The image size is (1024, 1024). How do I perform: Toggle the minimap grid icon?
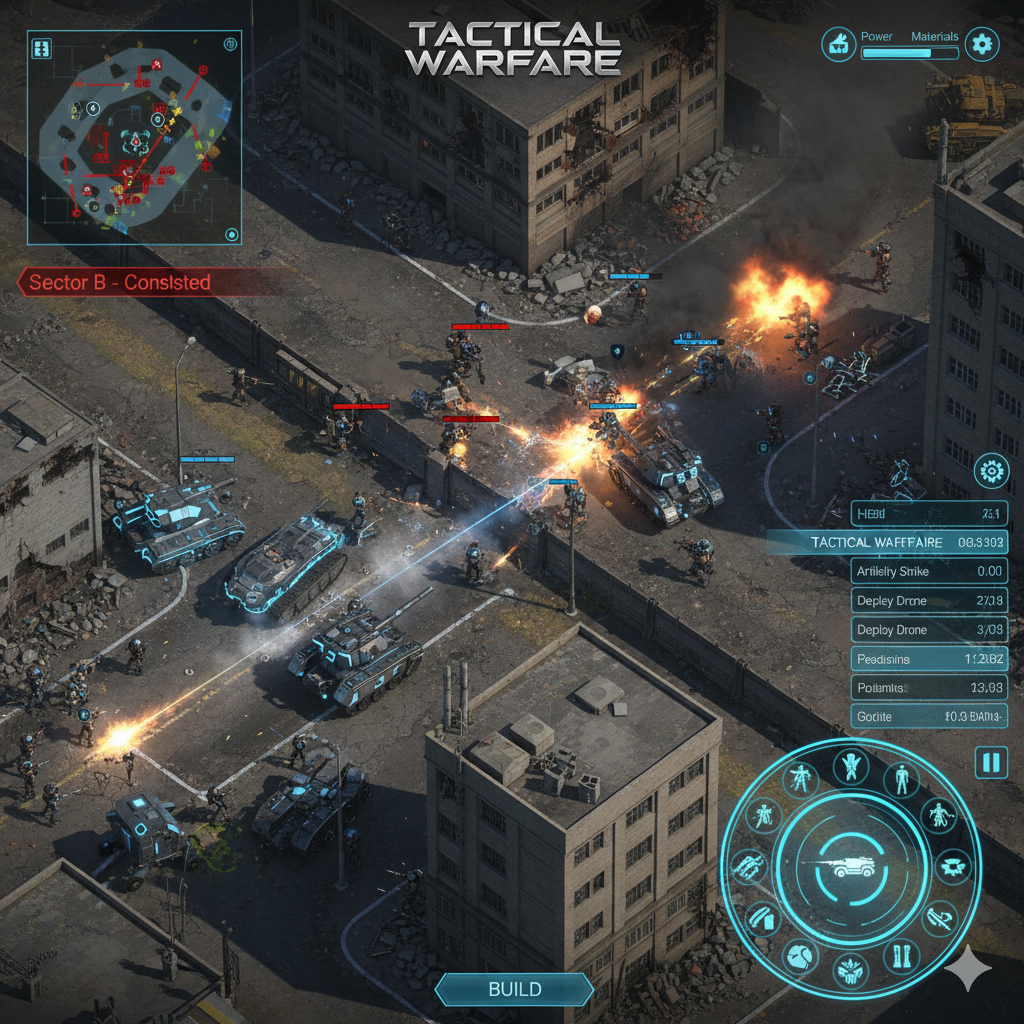pos(42,48)
